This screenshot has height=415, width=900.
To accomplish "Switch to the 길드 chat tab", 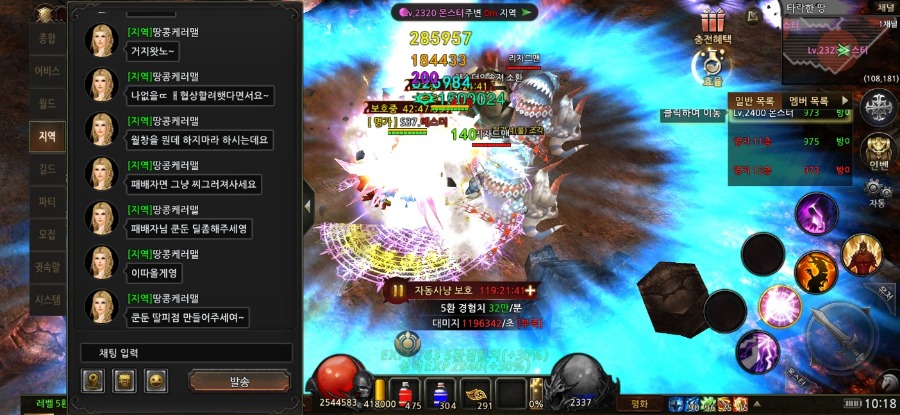I will (47, 169).
